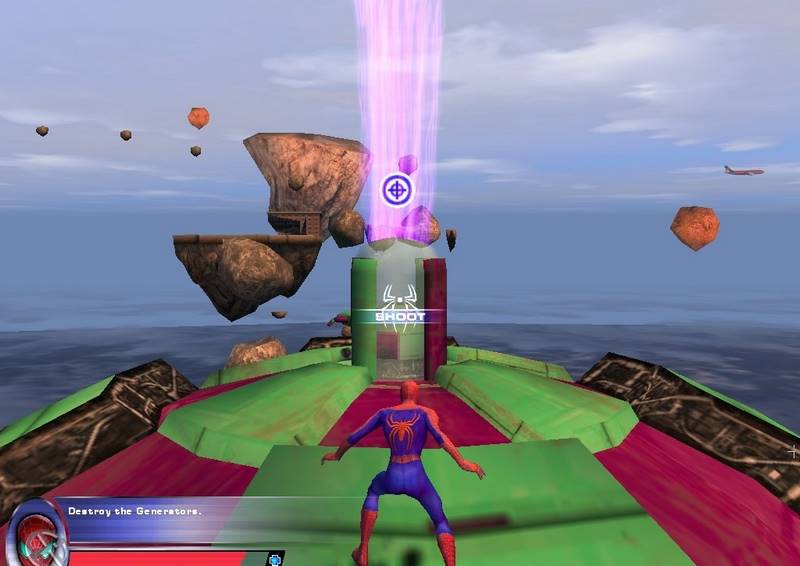Click the purple targeting reticle
Viewport: 800px width, 566px height.
pyautogui.click(x=397, y=188)
